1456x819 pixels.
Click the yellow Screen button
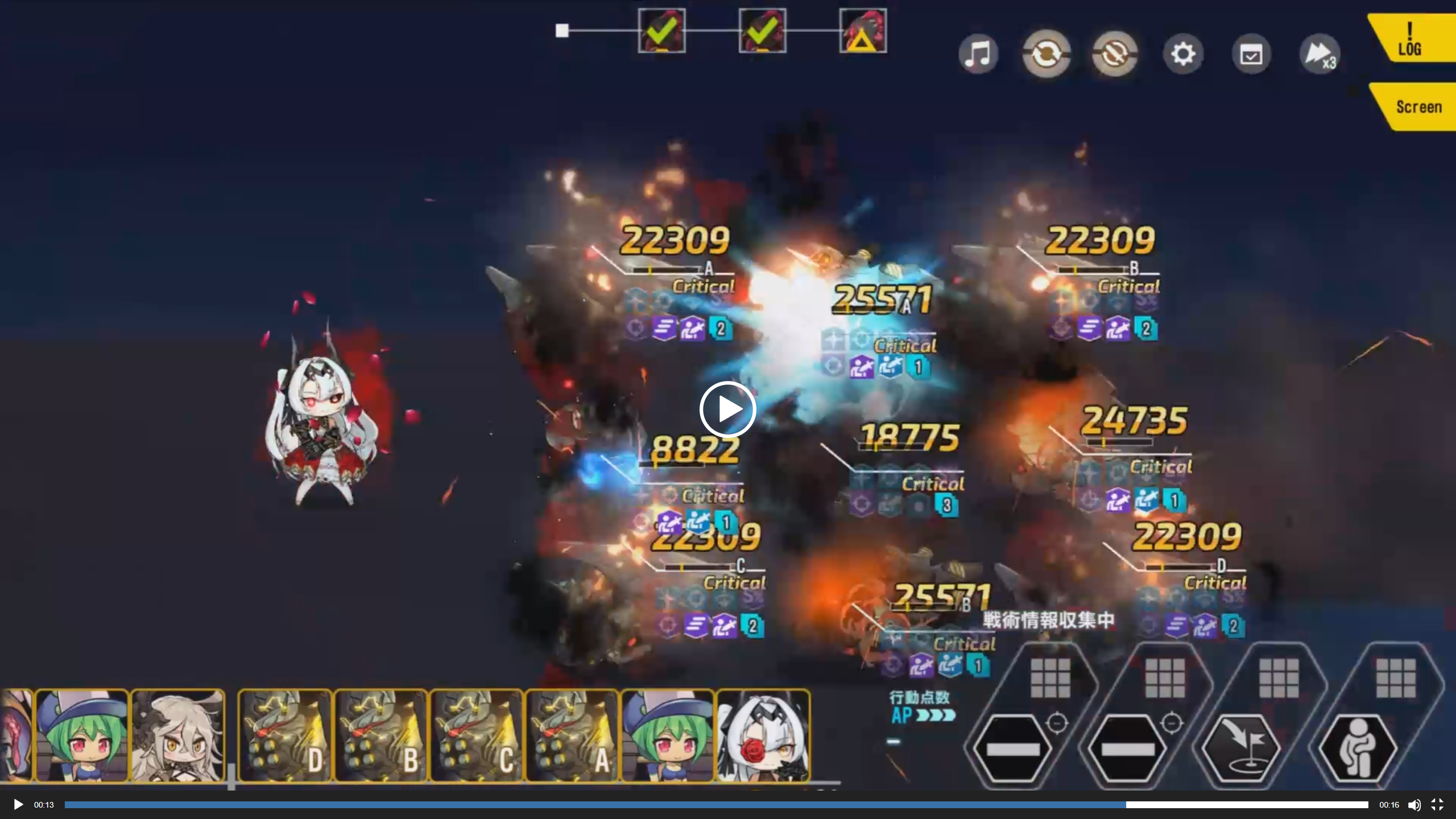(x=1417, y=107)
